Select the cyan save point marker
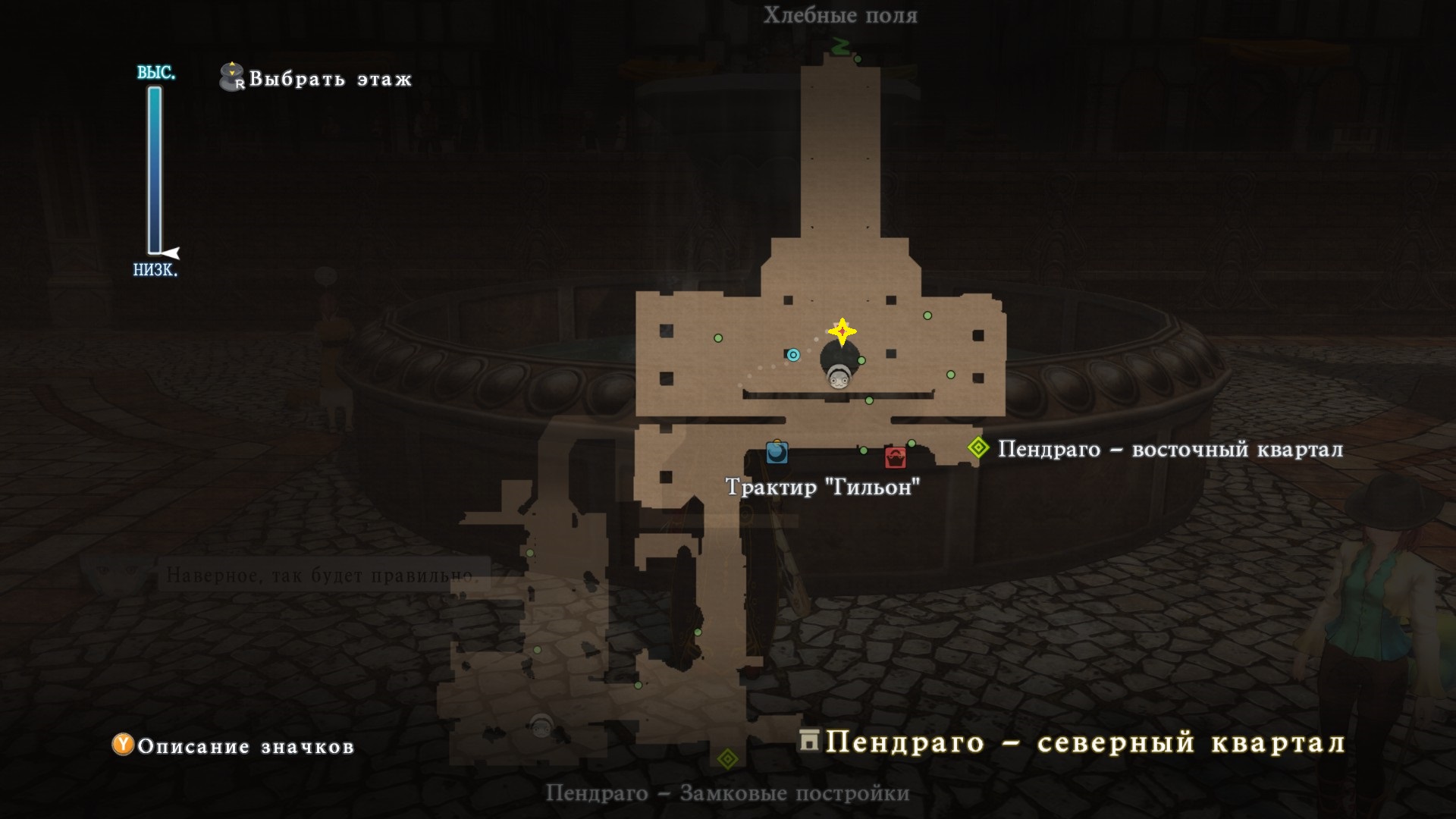 pyautogui.click(x=793, y=355)
